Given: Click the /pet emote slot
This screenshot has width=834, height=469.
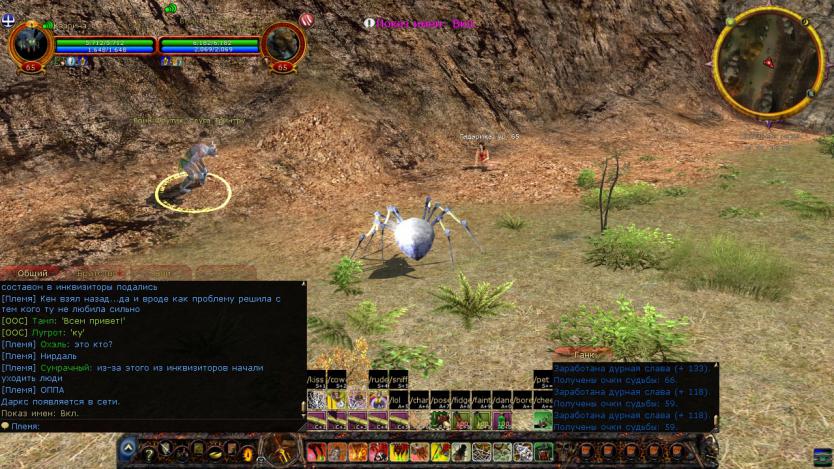Looking at the screenshot, I should tap(542, 381).
